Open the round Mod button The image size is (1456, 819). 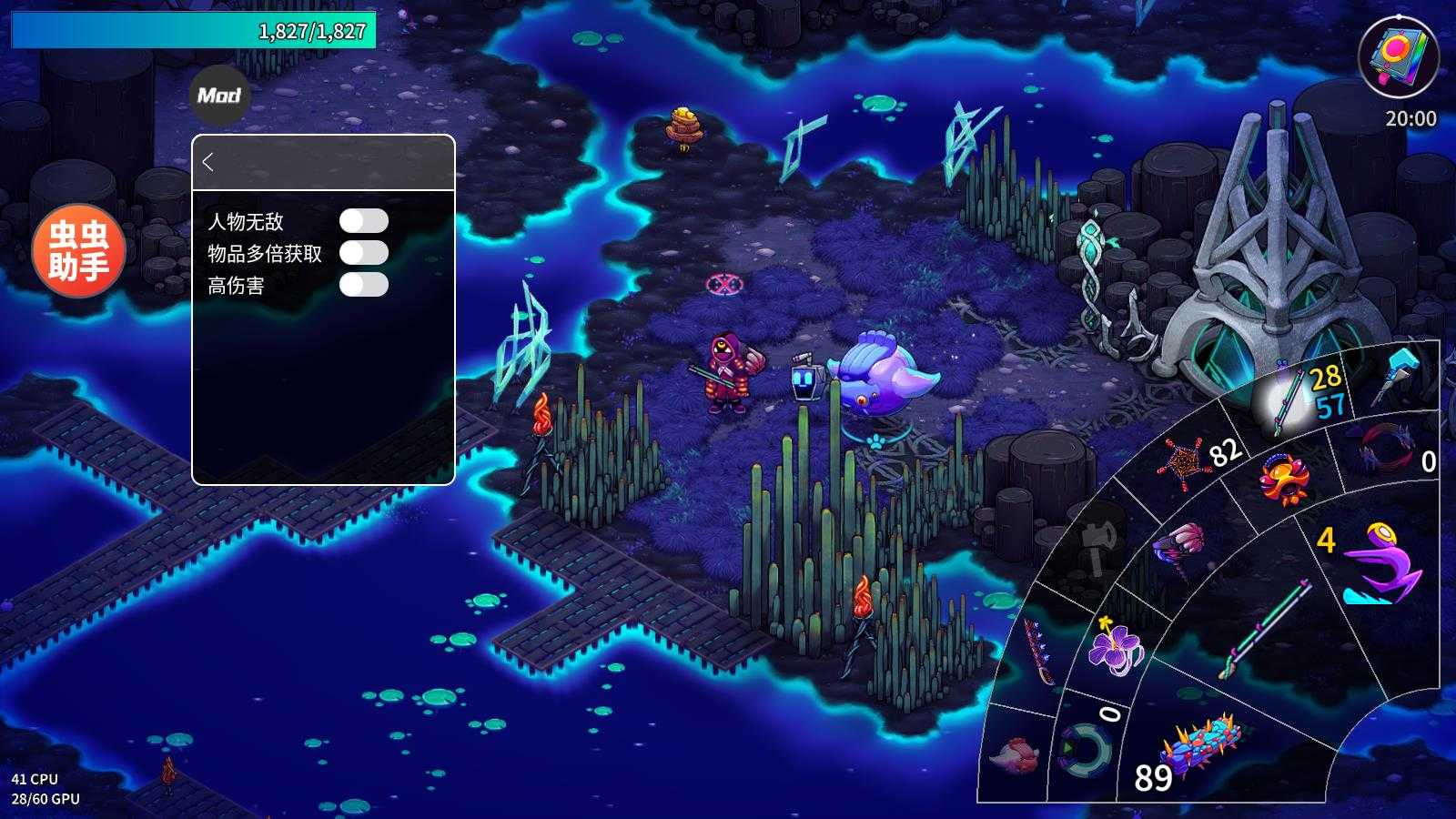(x=219, y=95)
